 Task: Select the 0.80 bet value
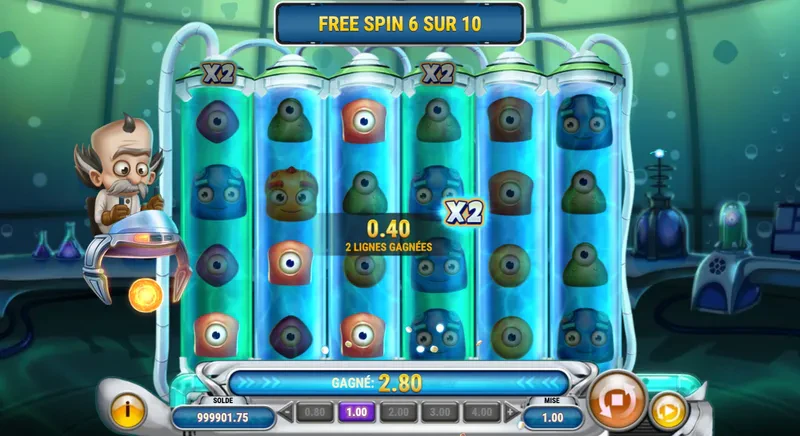pyautogui.click(x=315, y=411)
